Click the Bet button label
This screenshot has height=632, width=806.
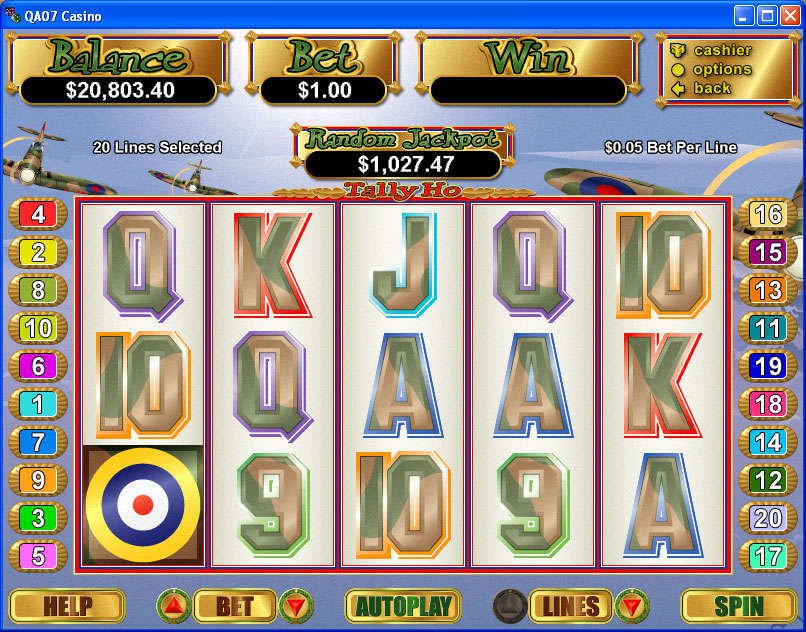click(x=235, y=606)
